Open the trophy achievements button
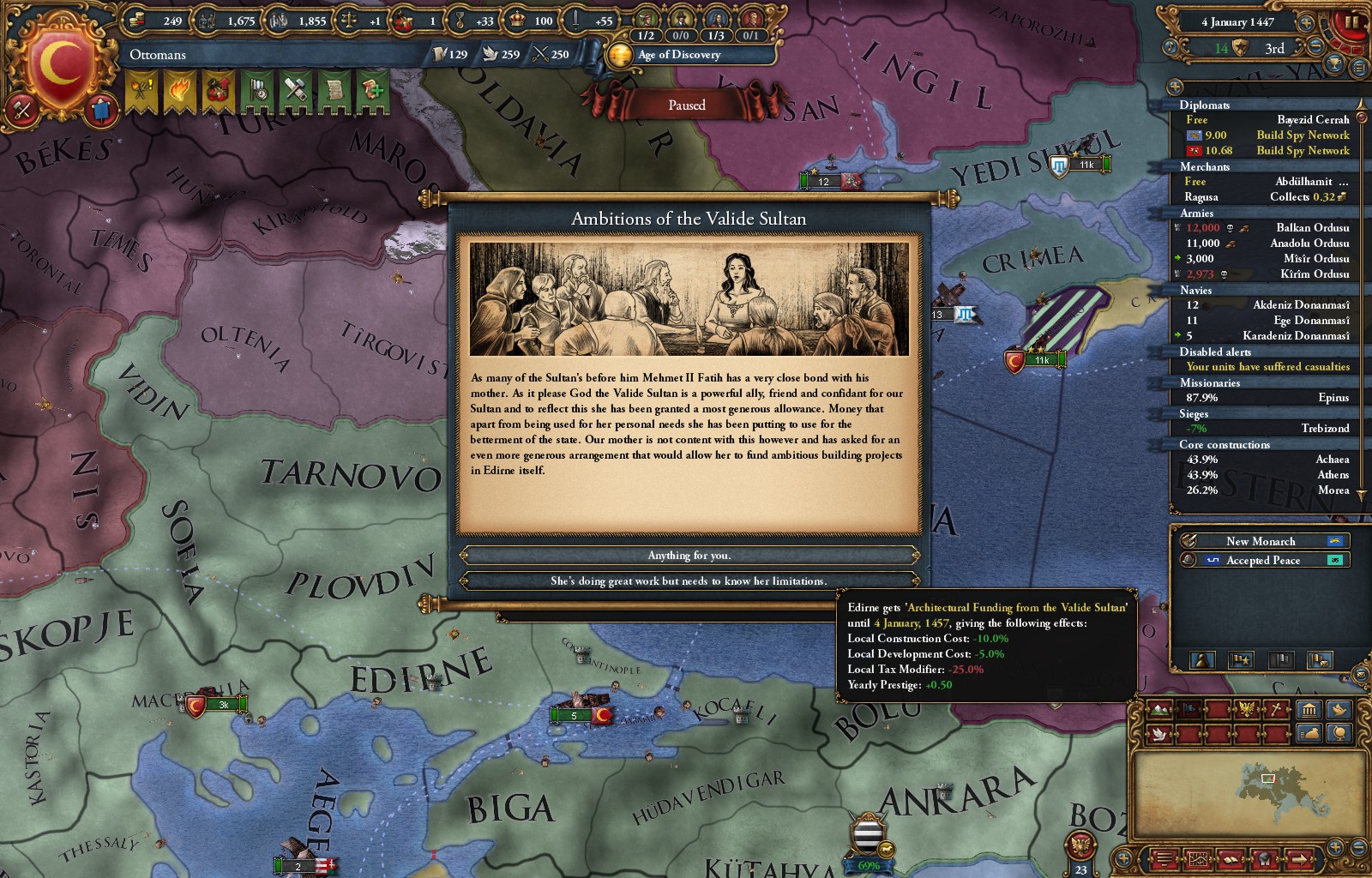This screenshot has height=878, width=1372. [x=1333, y=63]
